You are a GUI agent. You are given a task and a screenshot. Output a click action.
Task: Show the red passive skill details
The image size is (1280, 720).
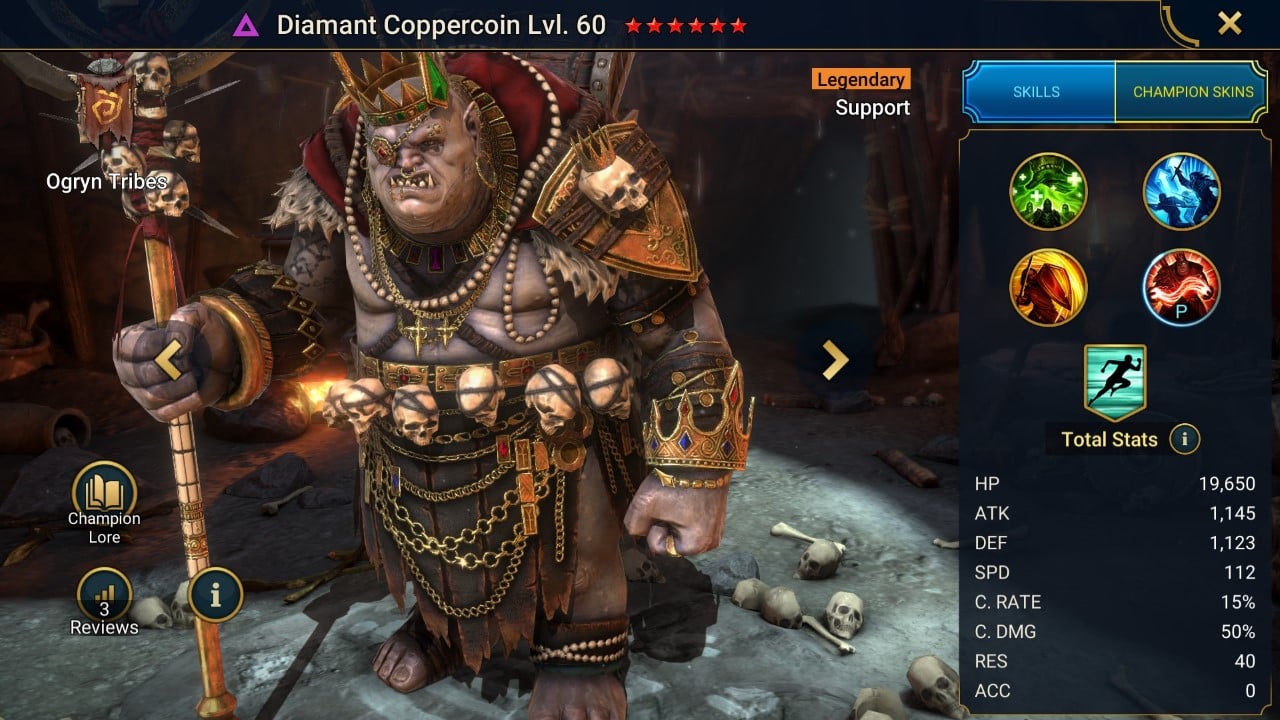click(1181, 287)
